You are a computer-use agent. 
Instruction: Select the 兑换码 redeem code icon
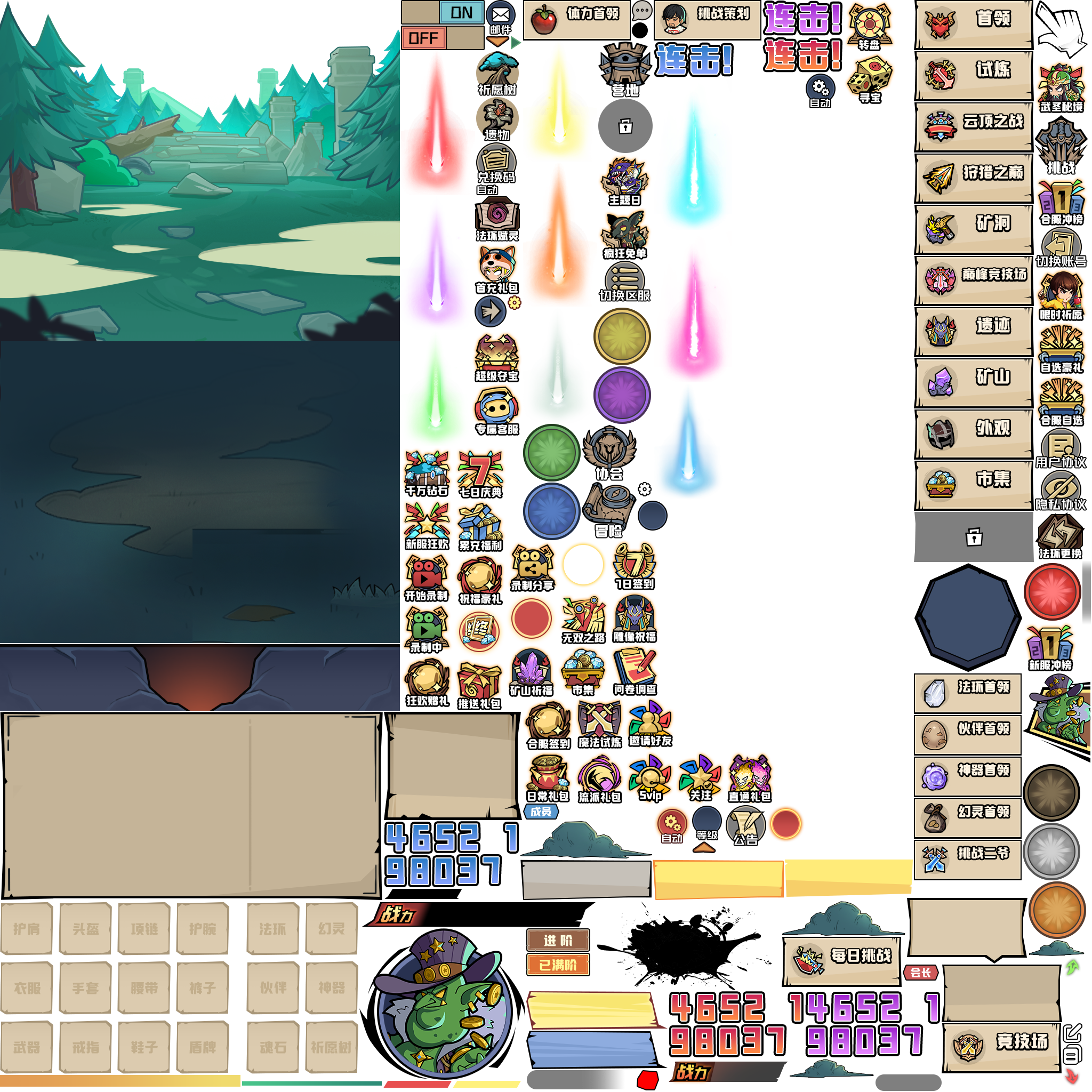(x=496, y=163)
